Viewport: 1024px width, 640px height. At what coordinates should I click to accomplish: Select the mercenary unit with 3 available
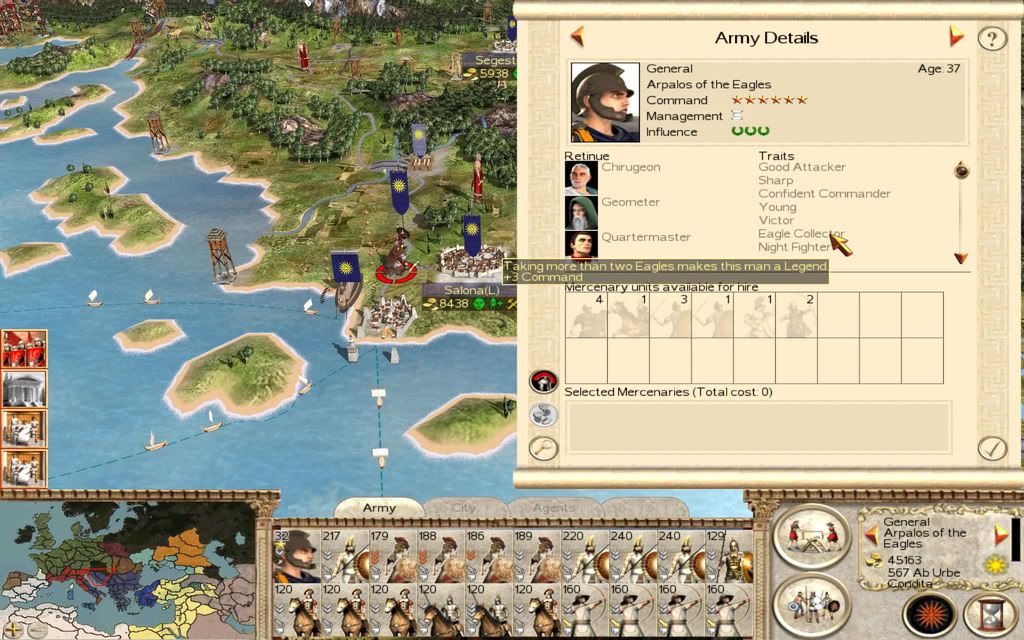pos(670,315)
